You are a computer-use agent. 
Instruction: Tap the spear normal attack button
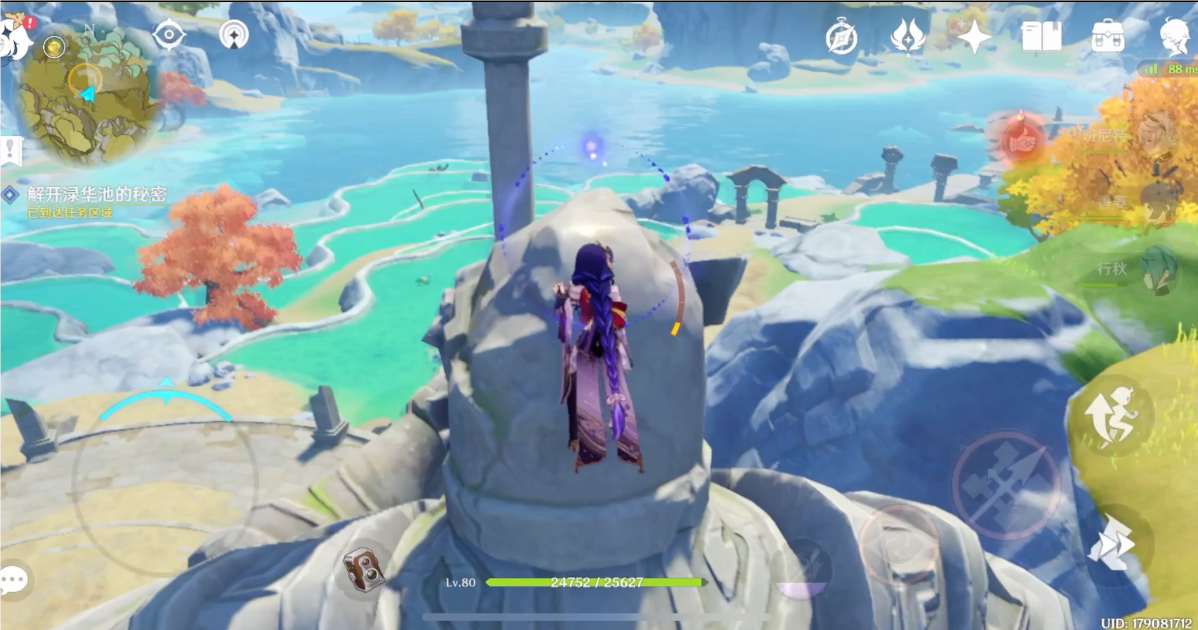tap(1004, 485)
